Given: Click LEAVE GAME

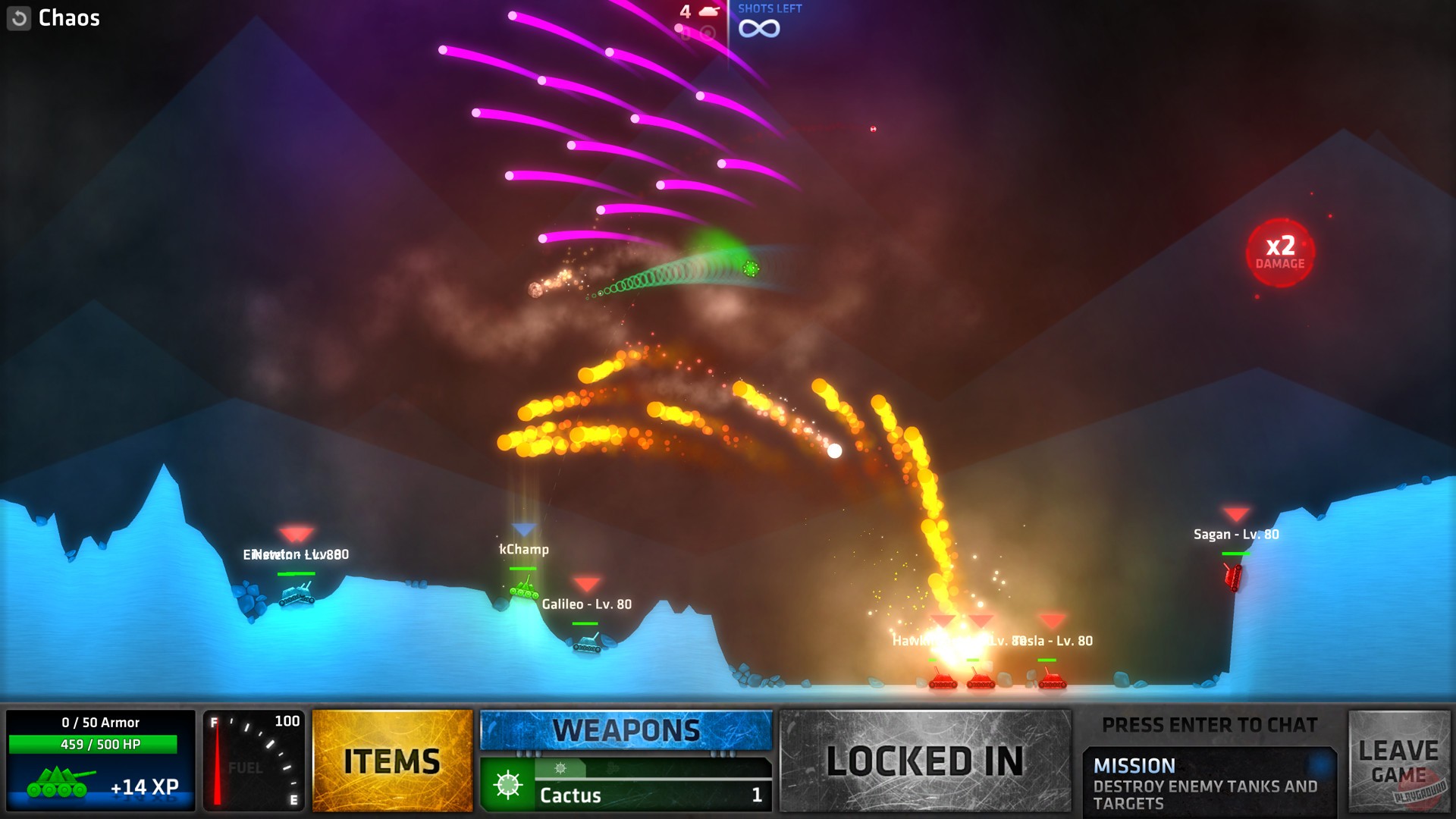Looking at the screenshot, I should (x=1400, y=761).
